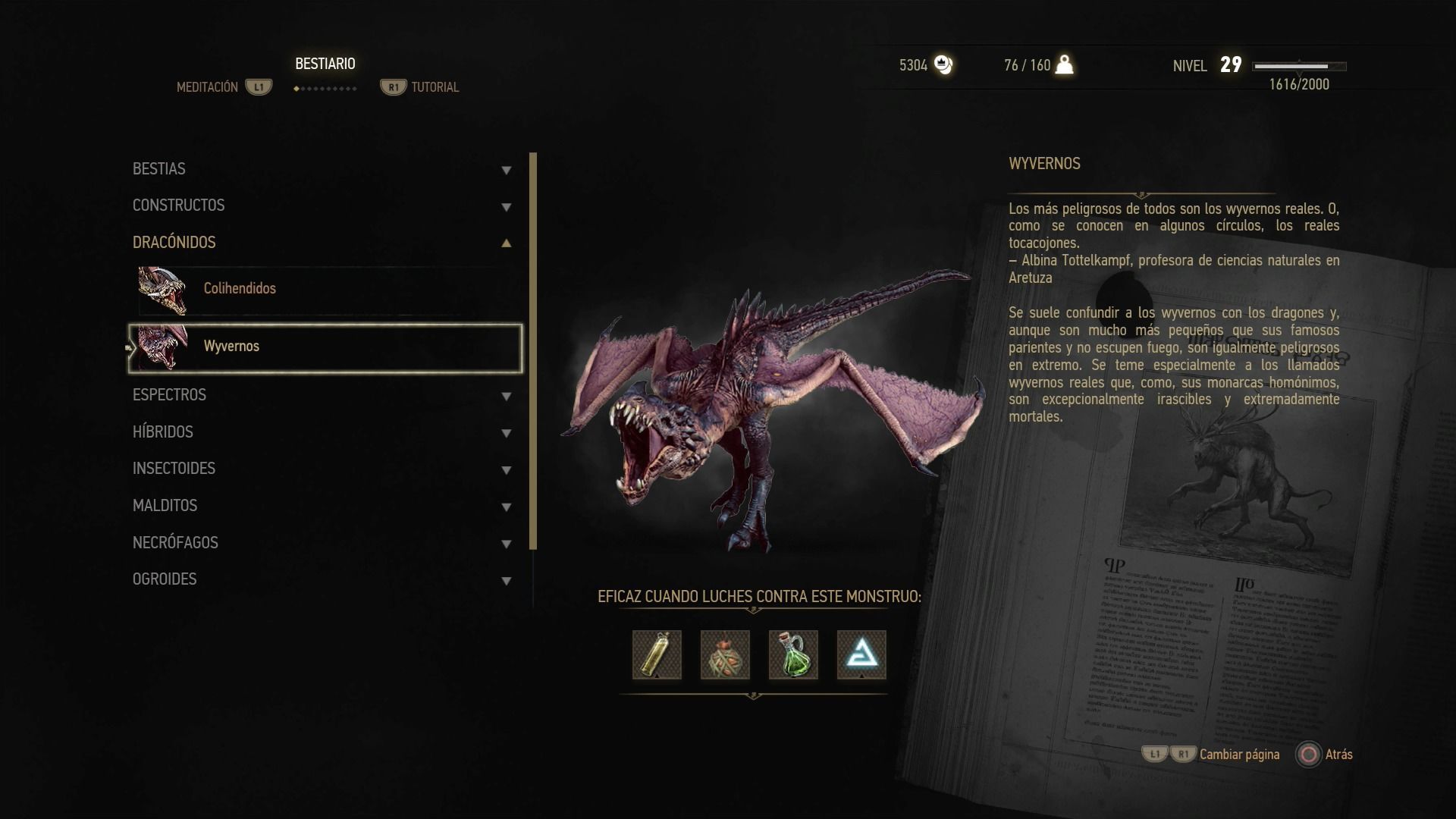Select the round bomb icon
The width and height of the screenshot is (1456, 819).
[x=725, y=654]
